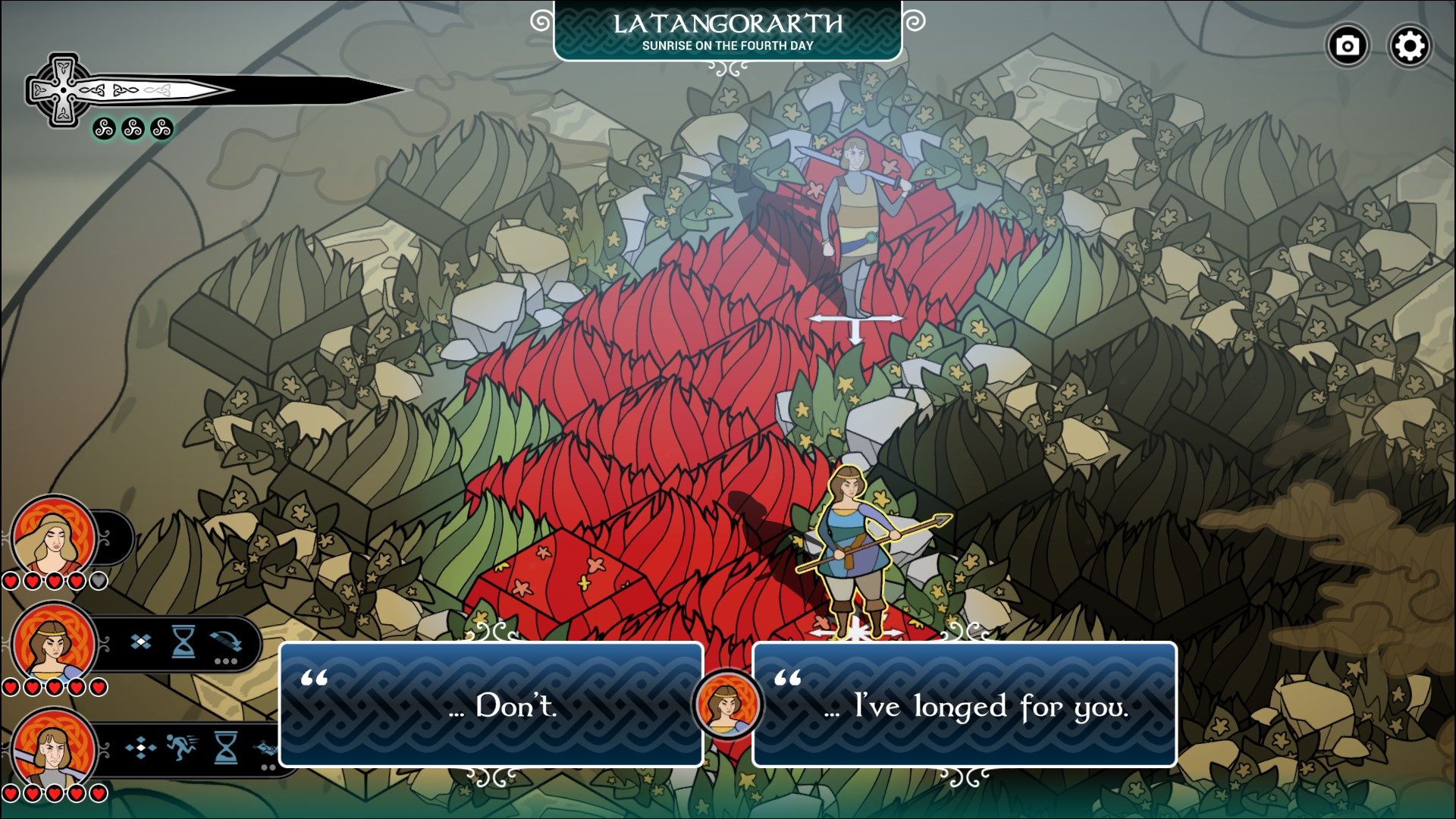Click the hourglass wait icon beside the swordsman
This screenshot has width=1456, height=819.
tap(225, 748)
